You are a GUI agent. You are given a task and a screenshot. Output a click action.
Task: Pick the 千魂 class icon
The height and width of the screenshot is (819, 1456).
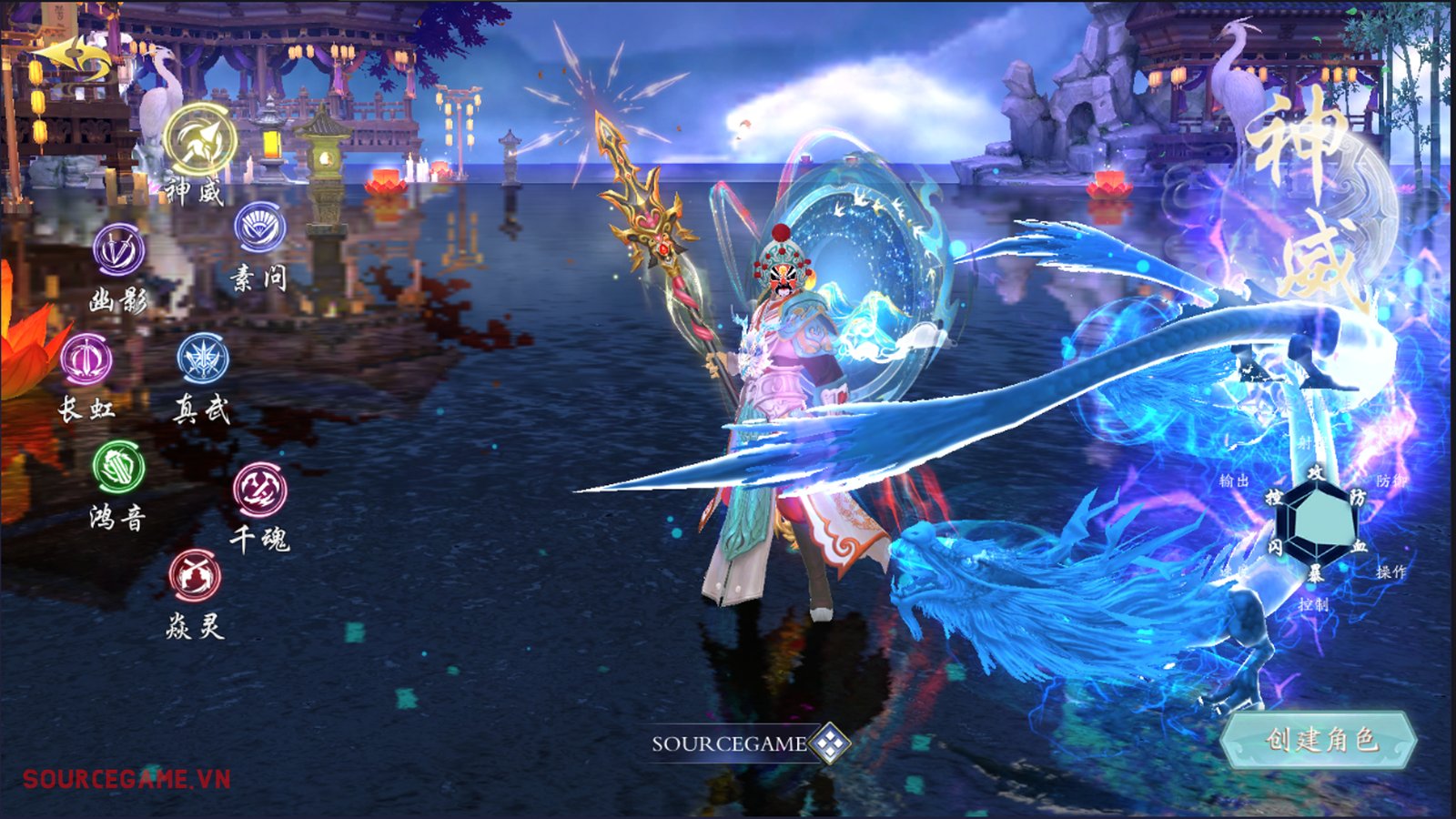[260, 490]
